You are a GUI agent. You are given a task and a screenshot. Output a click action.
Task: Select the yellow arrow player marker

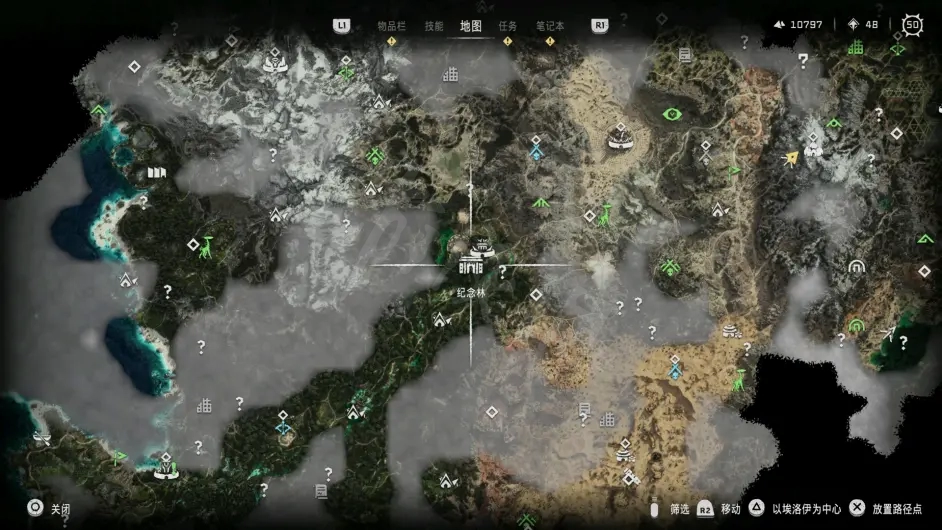coord(793,157)
